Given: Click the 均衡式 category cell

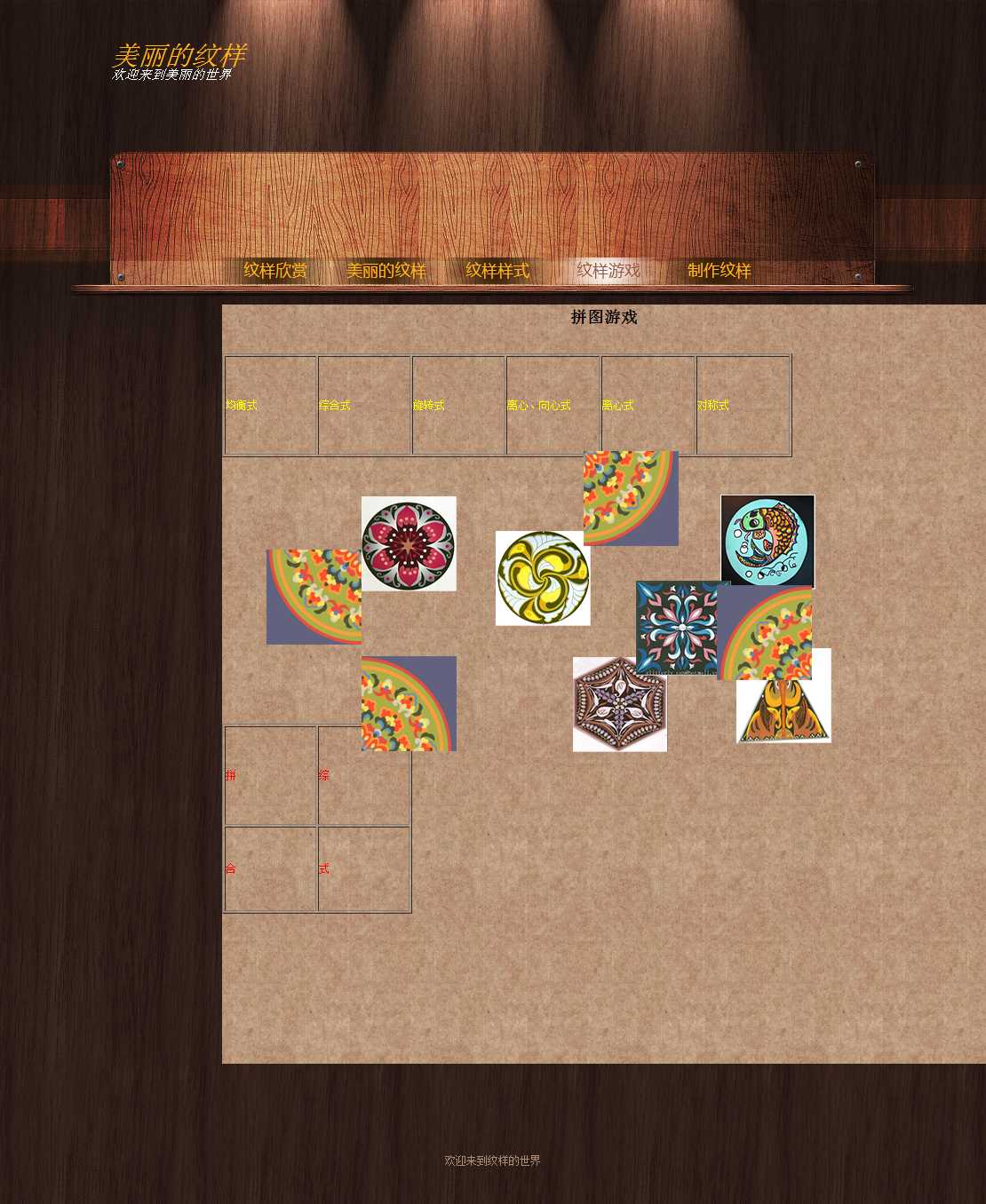Looking at the screenshot, I should 271,406.
